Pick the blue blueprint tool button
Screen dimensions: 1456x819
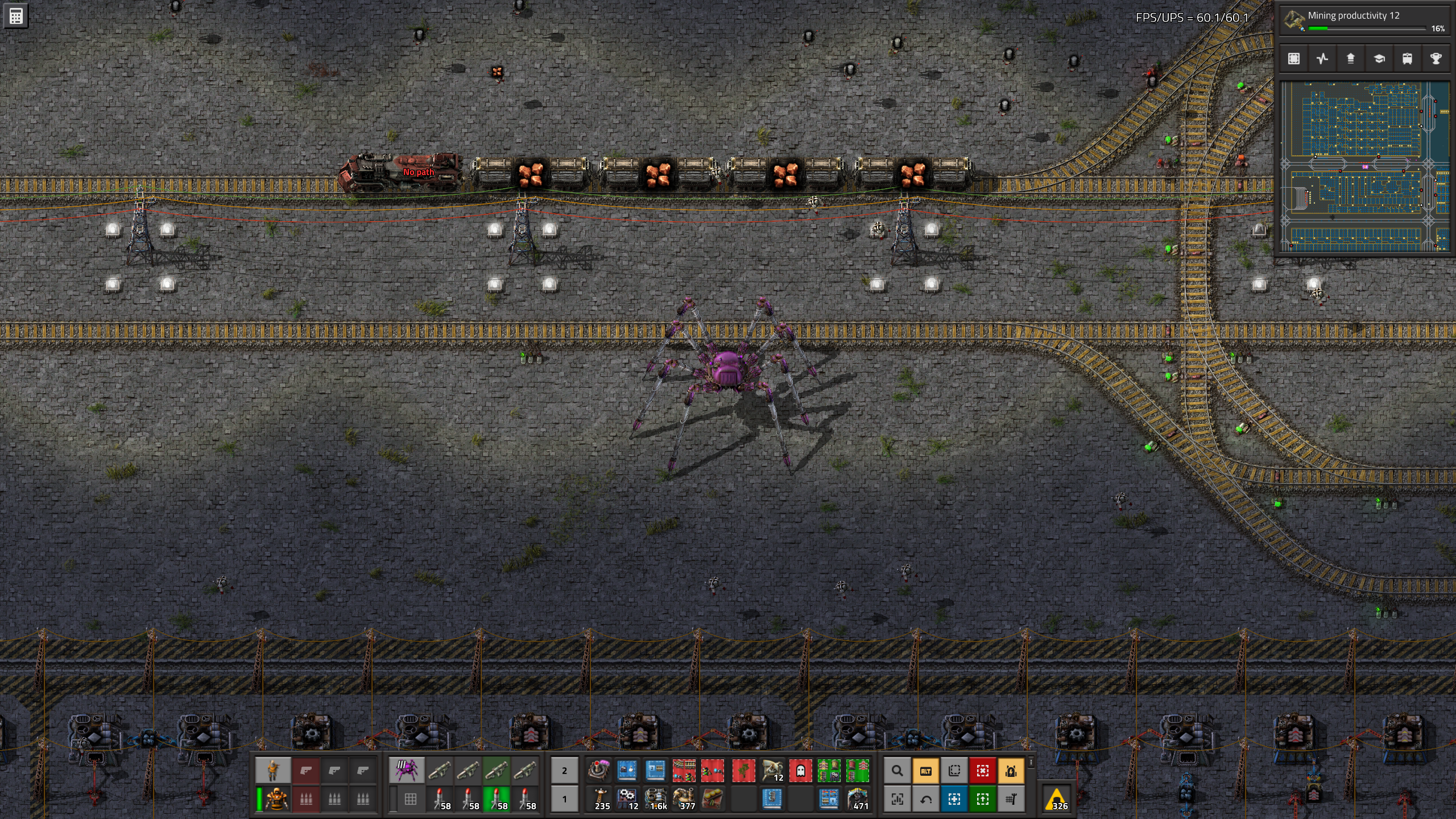click(x=954, y=799)
